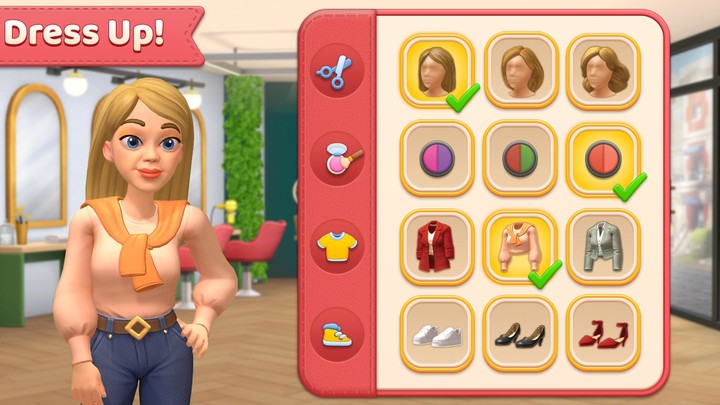Pick the red strappy heels
Screen dimensions: 720x405
click(603, 334)
